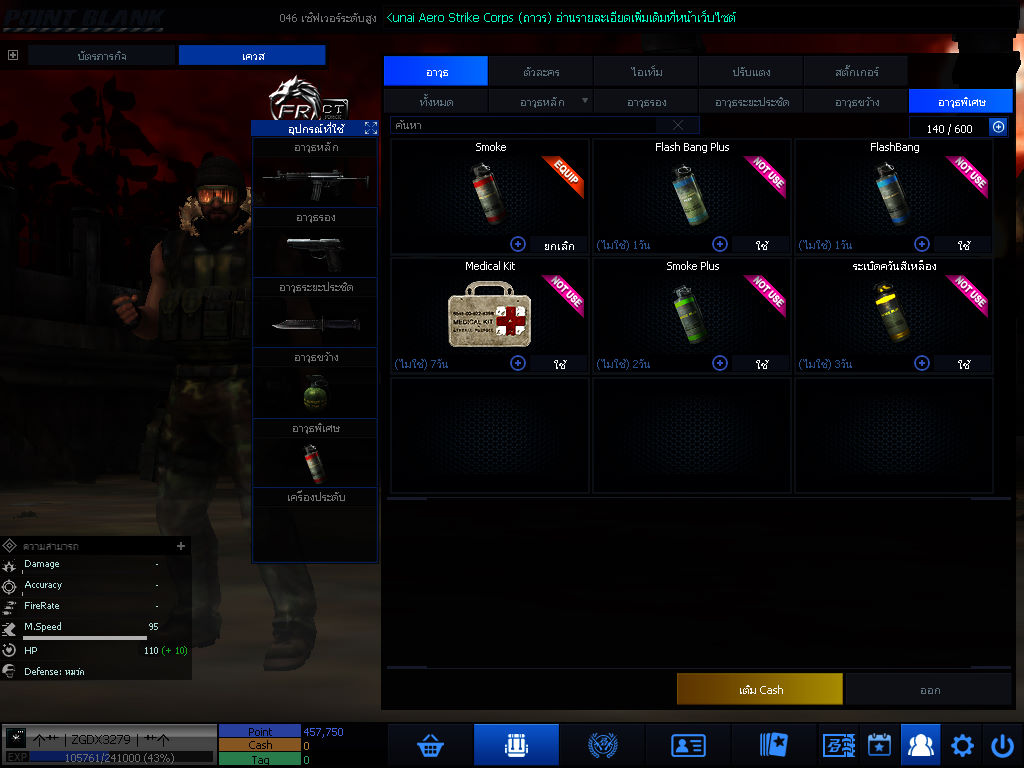
Task: Open the ไอเท็ม items tab
Action: (646, 72)
